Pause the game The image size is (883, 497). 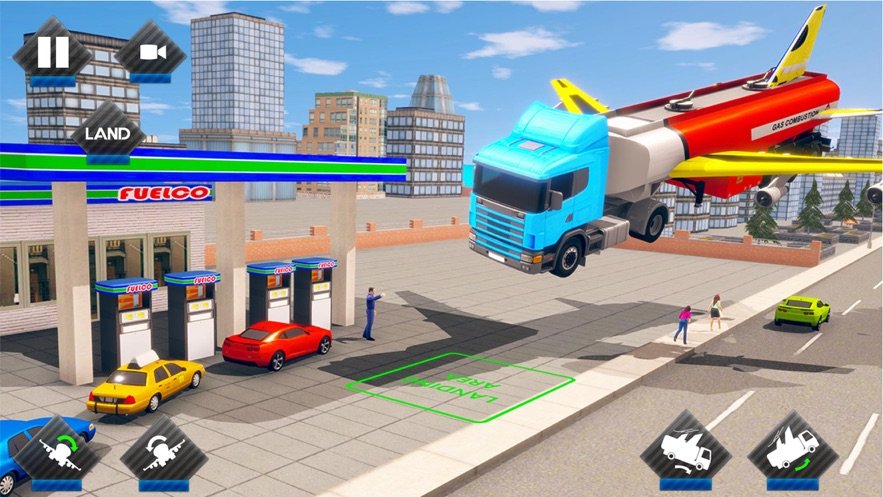click(x=52, y=52)
